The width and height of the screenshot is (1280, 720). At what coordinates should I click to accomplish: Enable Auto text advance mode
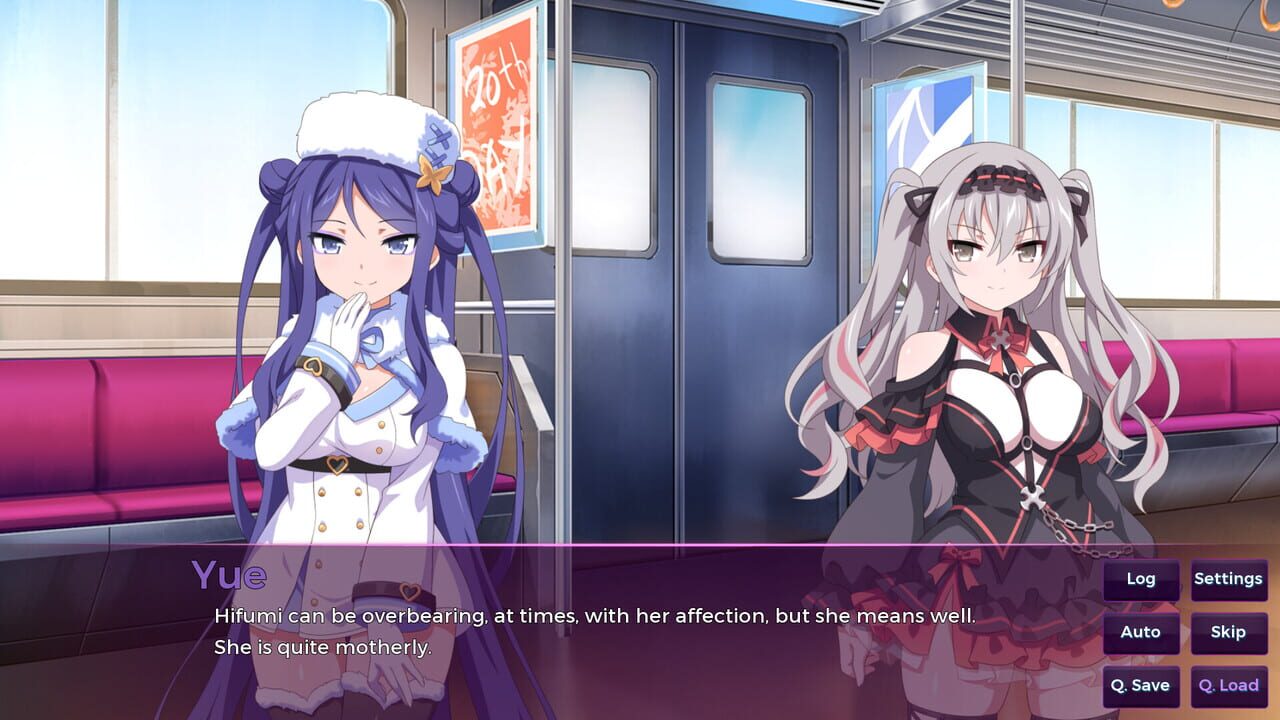(x=1141, y=632)
